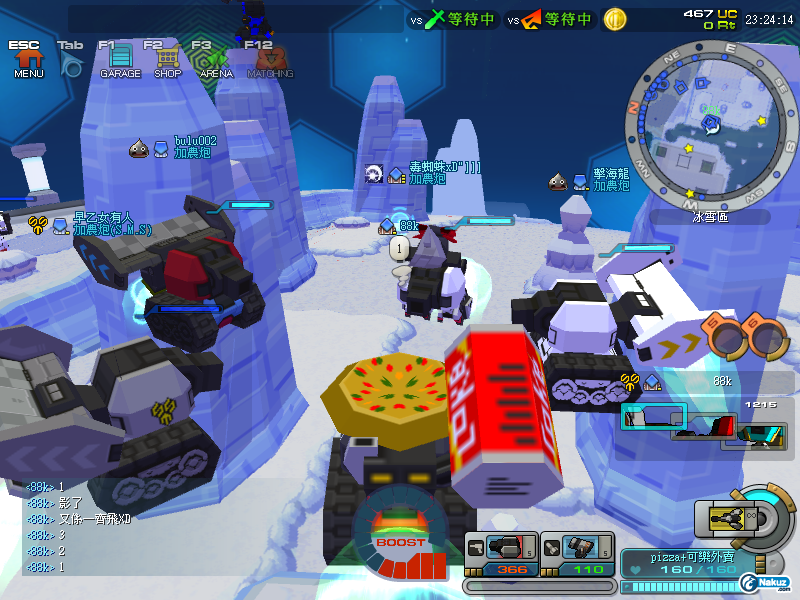The width and height of the screenshot is (800, 600).
Task: Select the red and black robot thumbnail
Action: coord(708,429)
